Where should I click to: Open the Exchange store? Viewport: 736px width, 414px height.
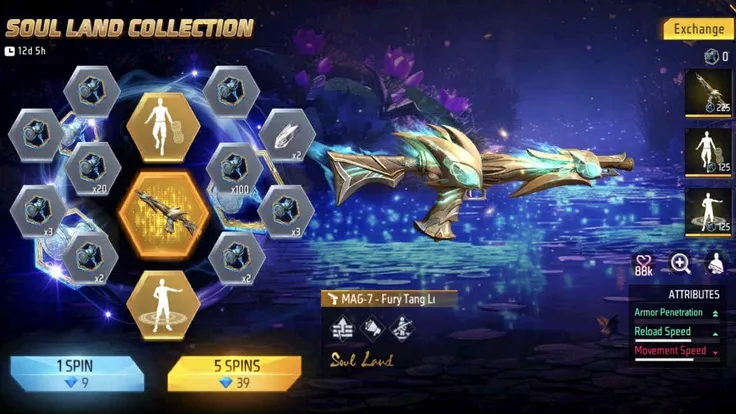pyautogui.click(x=699, y=29)
